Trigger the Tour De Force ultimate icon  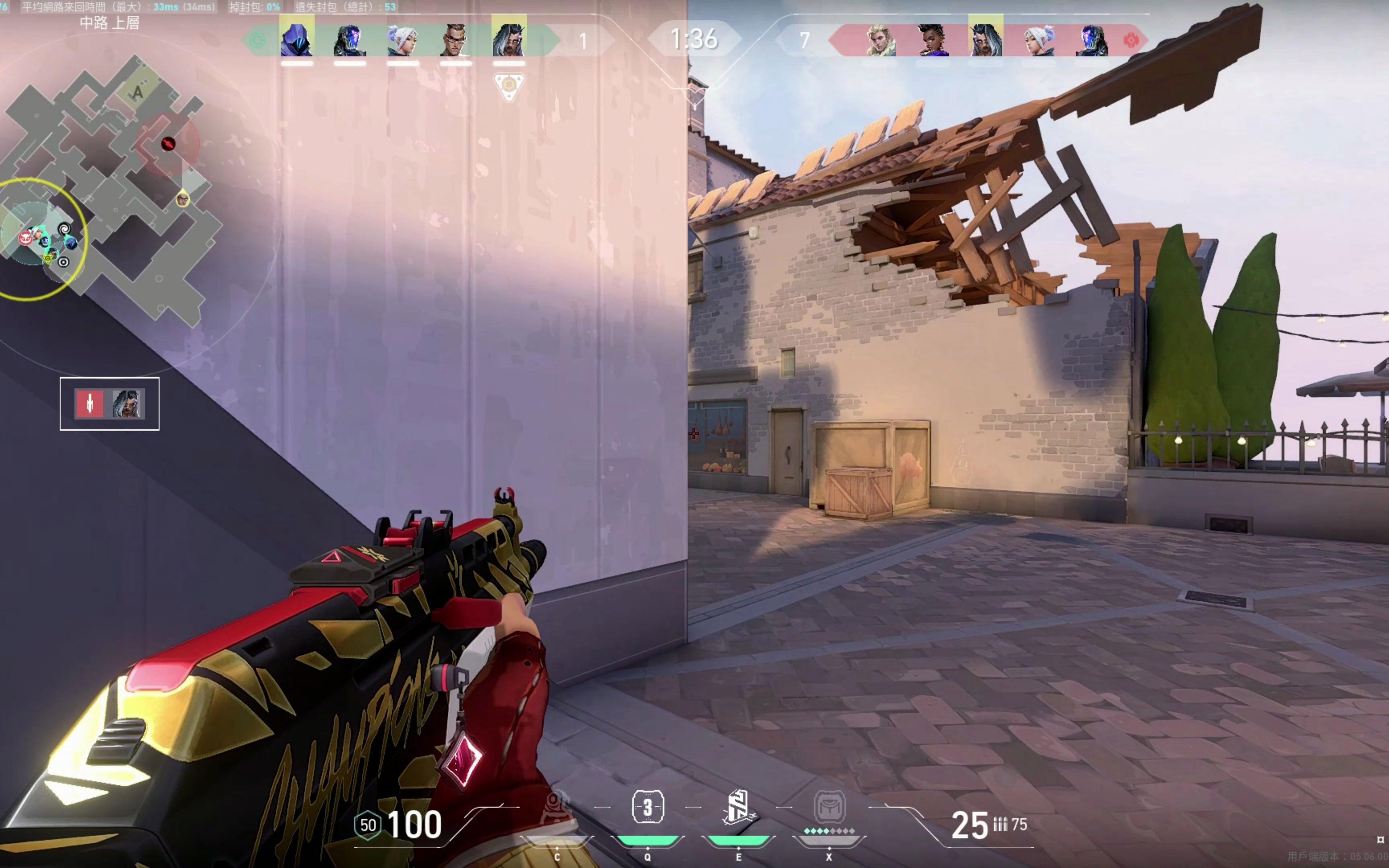coord(830,807)
